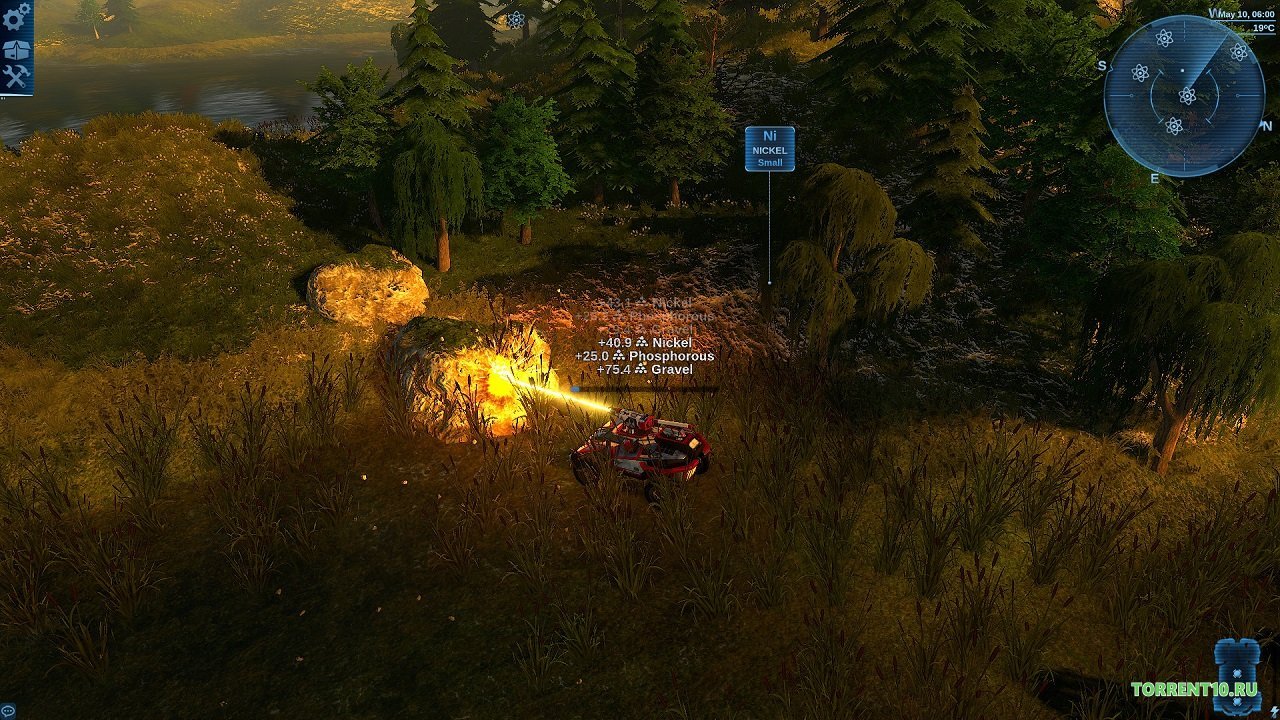Switch to the compass North marker on radar
Image resolution: width=1280 pixels, height=720 pixels.
pos(1266,126)
